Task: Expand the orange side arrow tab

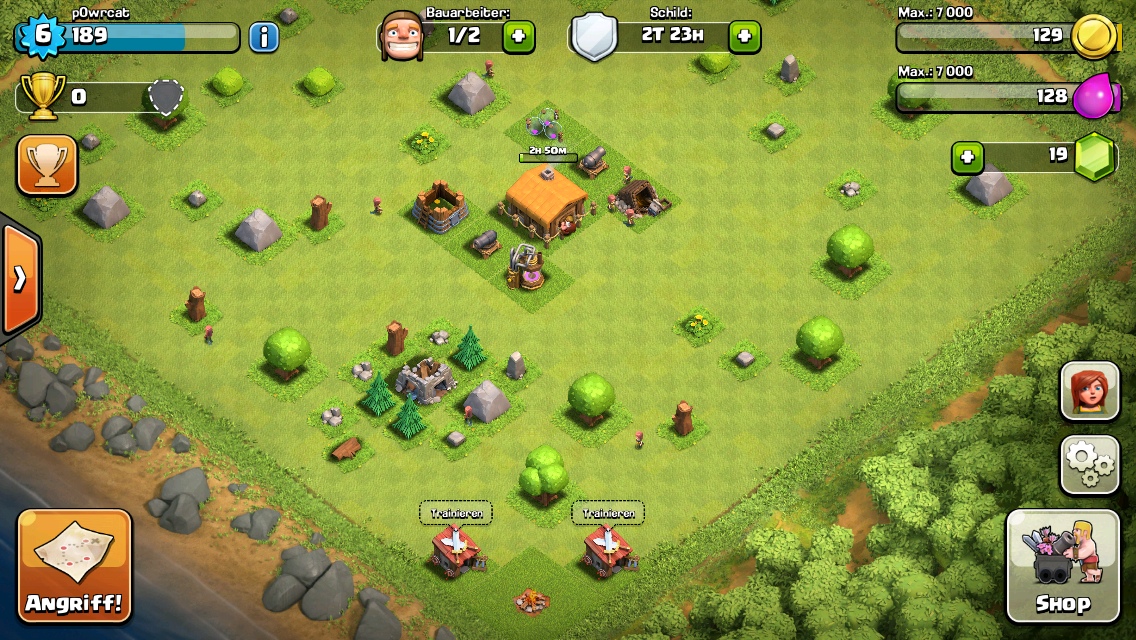Action: tap(20, 278)
